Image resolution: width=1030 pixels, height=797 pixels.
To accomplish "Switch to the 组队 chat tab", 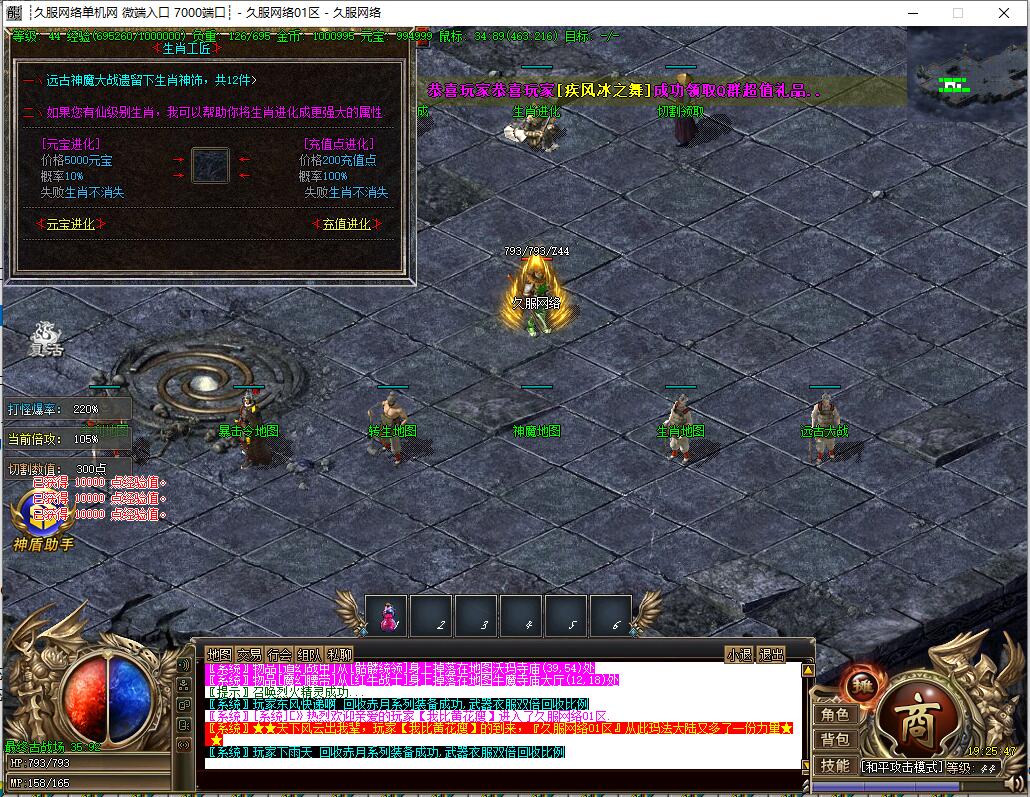I will point(309,655).
